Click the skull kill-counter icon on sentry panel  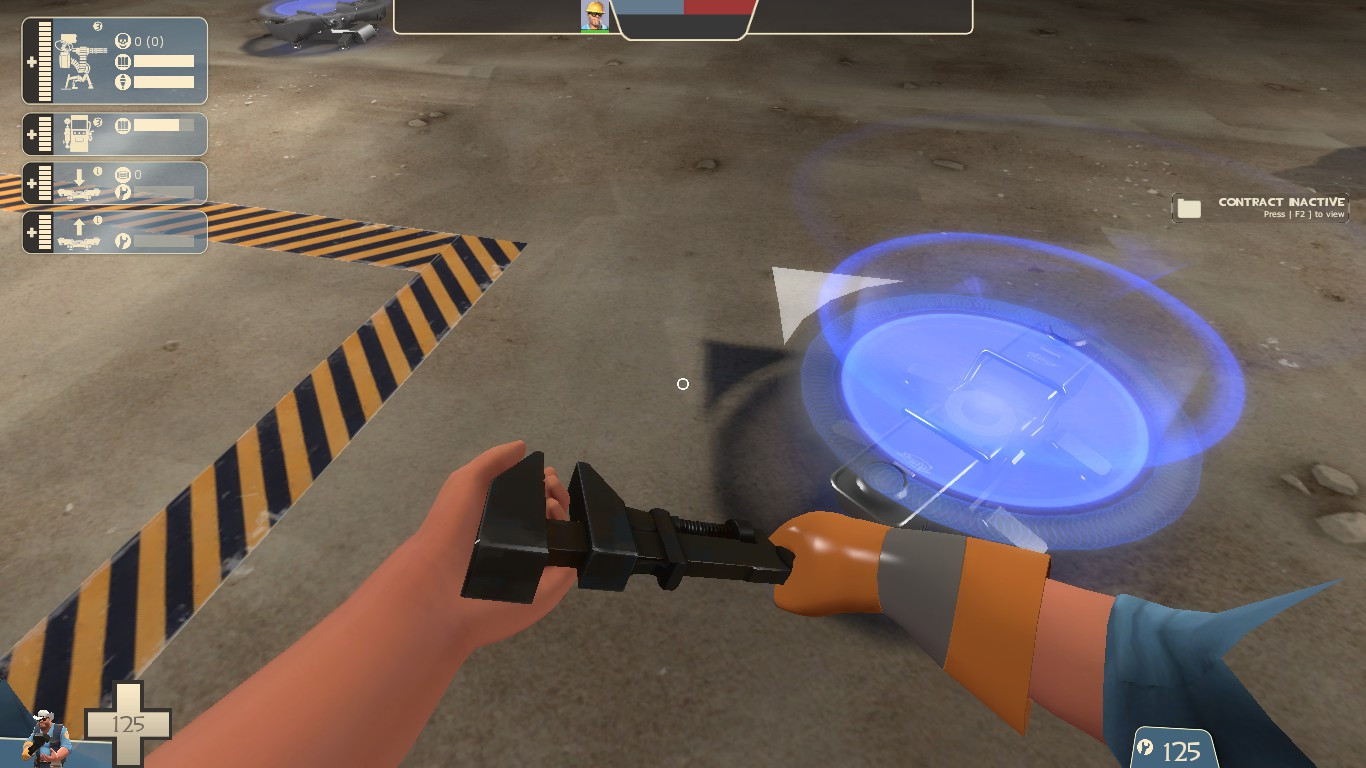point(124,41)
